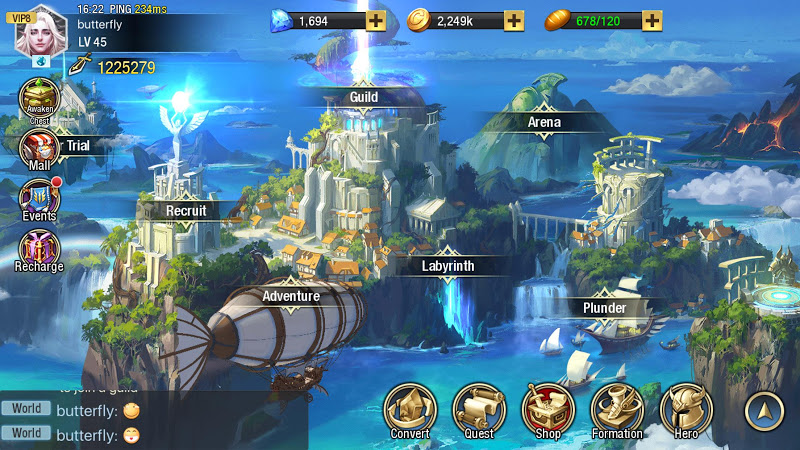Screen dimensions: 800x450
Task: Start Adventure from the airship label
Action: point(291,296)
